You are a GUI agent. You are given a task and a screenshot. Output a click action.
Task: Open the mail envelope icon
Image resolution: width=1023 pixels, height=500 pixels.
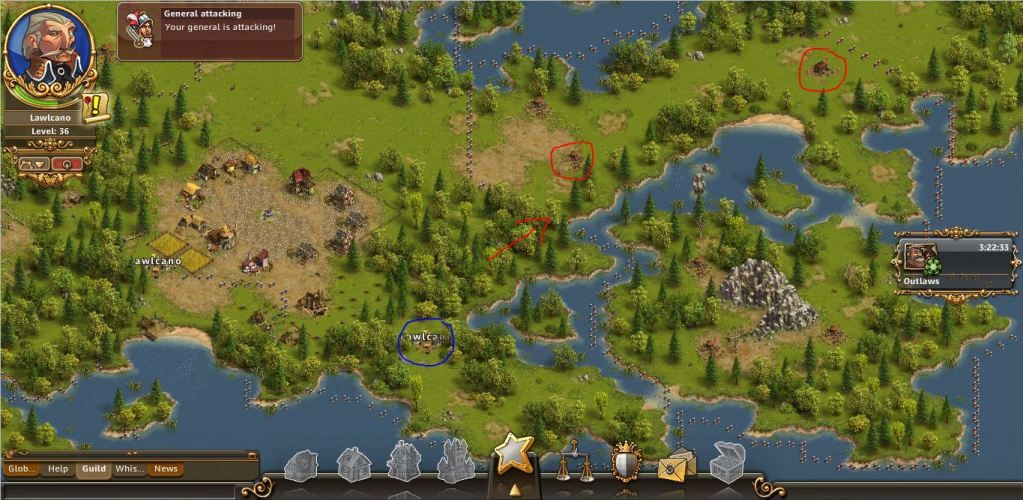coord(677,463)
